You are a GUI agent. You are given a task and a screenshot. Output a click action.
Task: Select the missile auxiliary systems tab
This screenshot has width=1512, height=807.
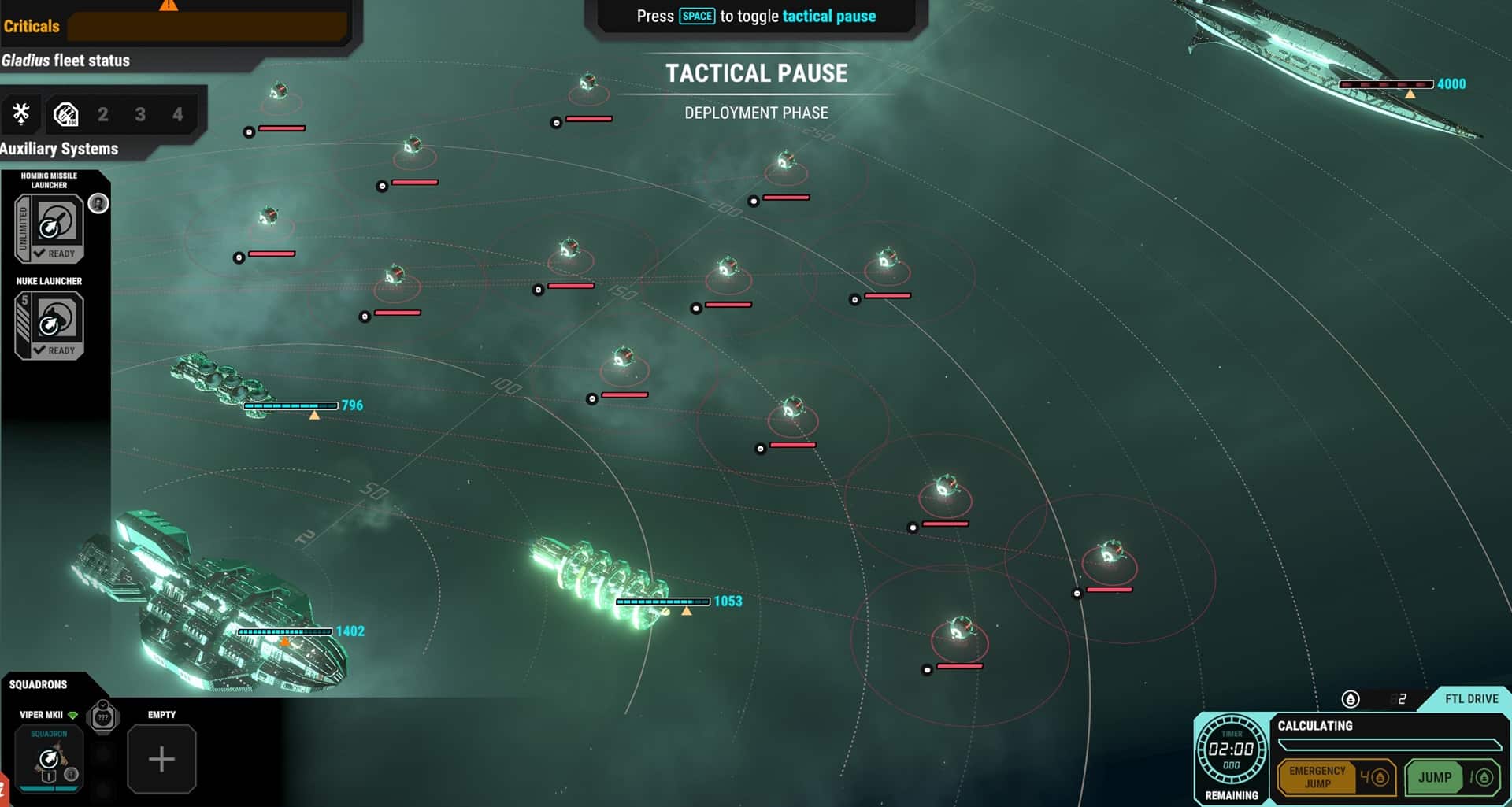[65, 115]
